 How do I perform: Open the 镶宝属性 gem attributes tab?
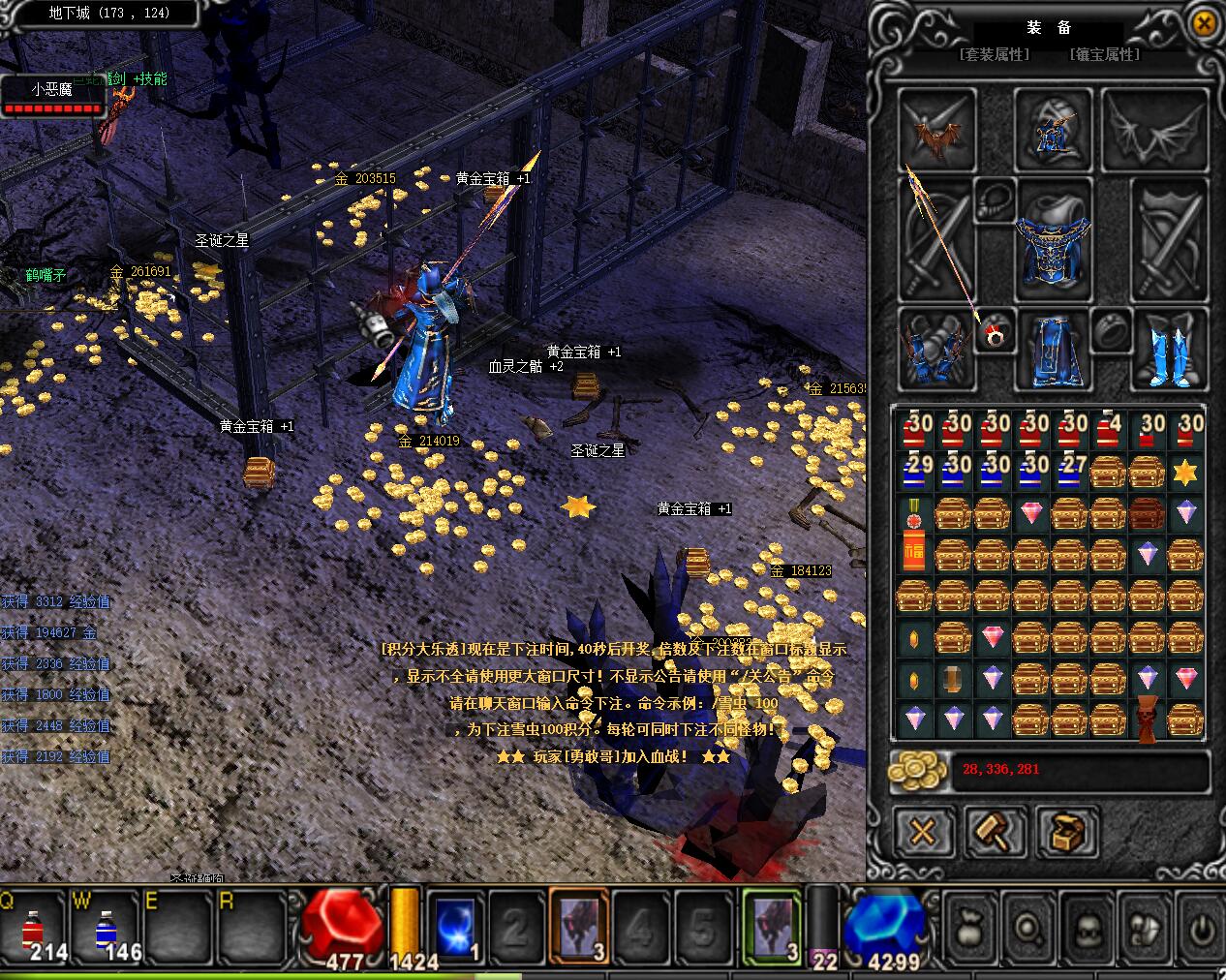point(1105,55)
